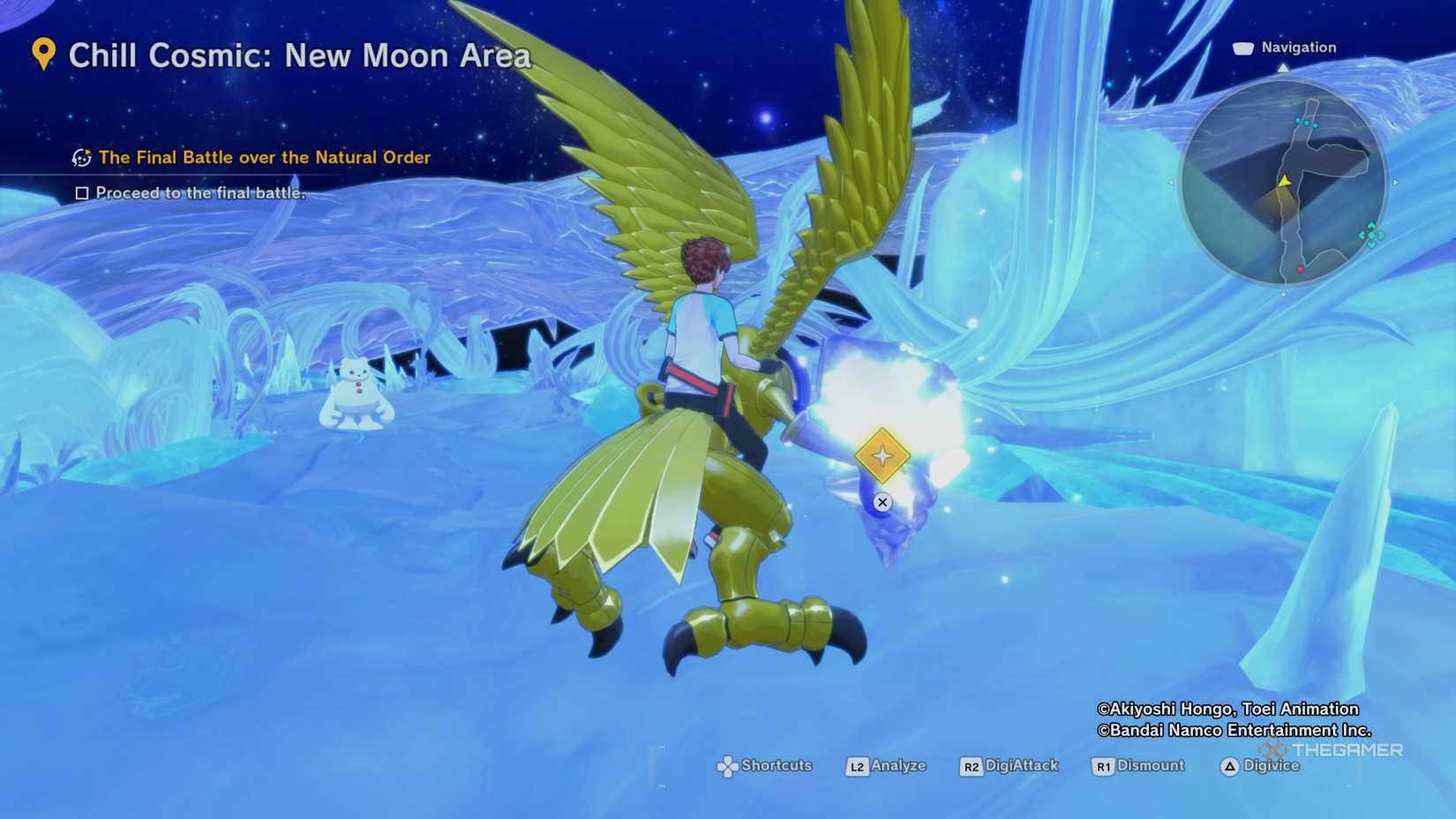
Task: Select the Shortcuts label on the bottom bar
Action: pos(777,765)
